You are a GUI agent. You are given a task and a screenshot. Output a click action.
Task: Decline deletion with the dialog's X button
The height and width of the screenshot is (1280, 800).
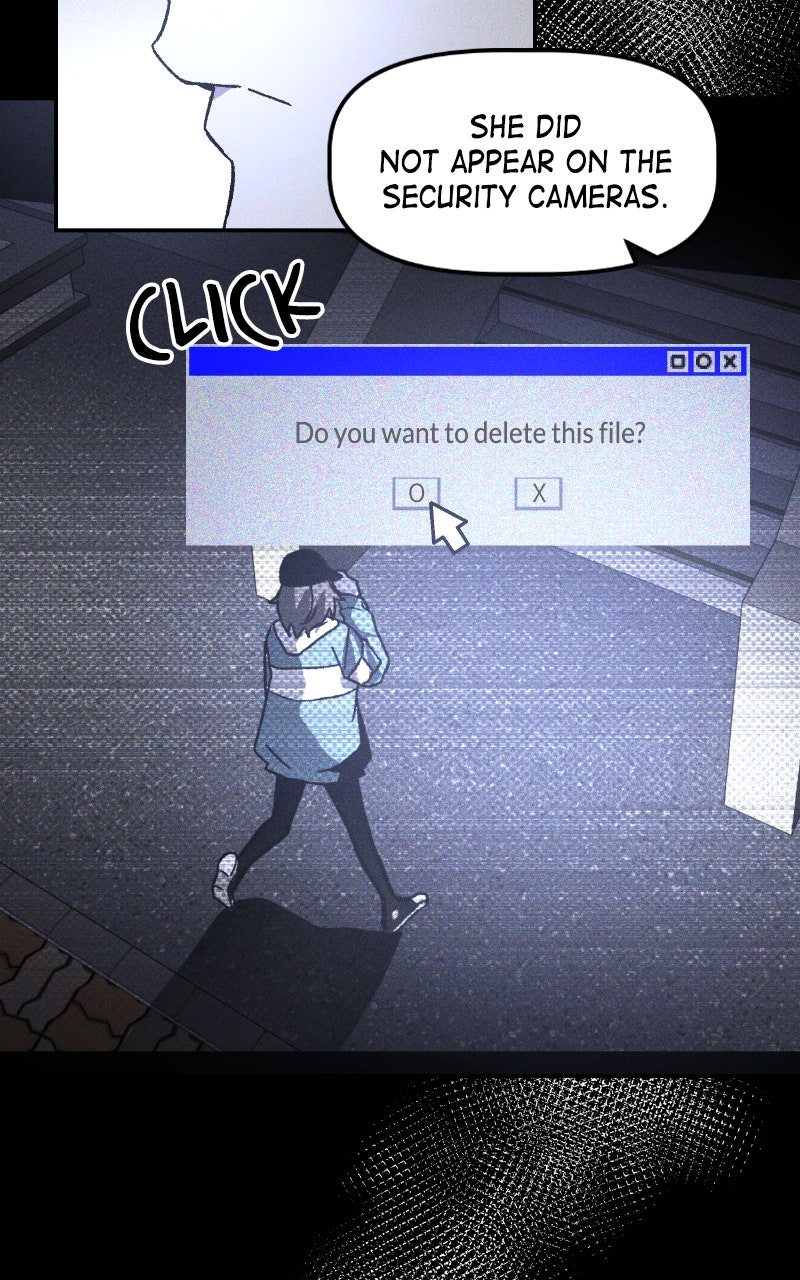tap(538, 493)
